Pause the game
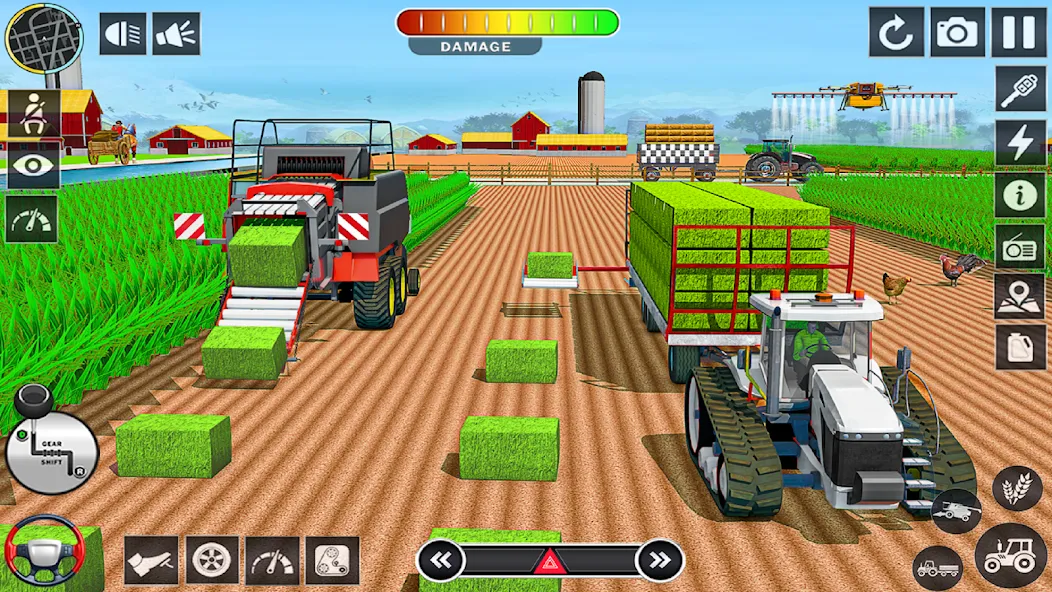The width and height of the screenshot is (1052, 592). point(1018,33)
